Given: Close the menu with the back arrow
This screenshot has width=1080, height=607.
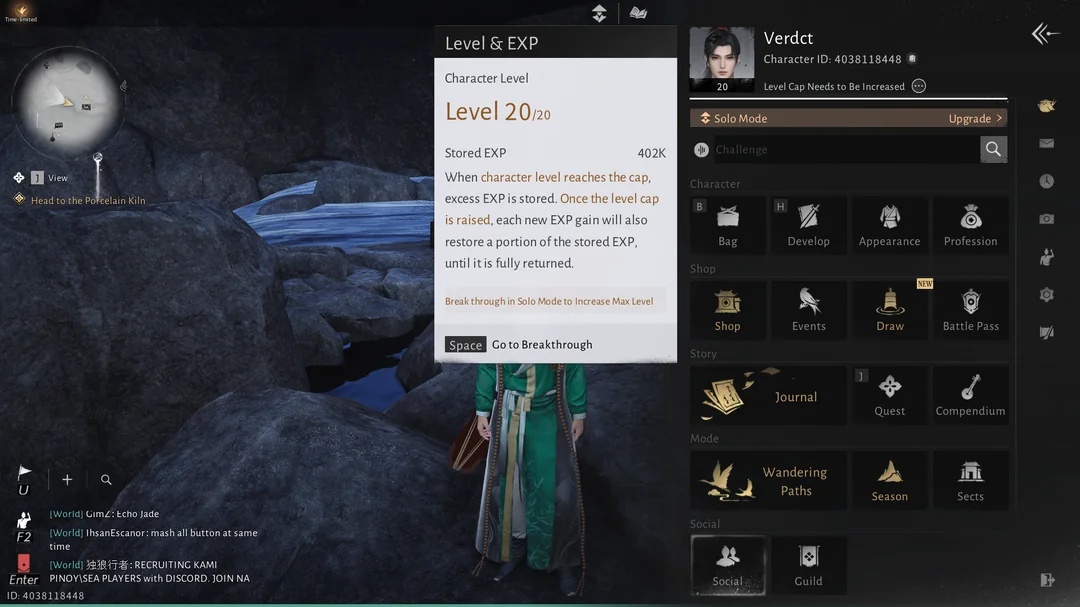Looking at the screenshot, I should (x=1045, y=34).
